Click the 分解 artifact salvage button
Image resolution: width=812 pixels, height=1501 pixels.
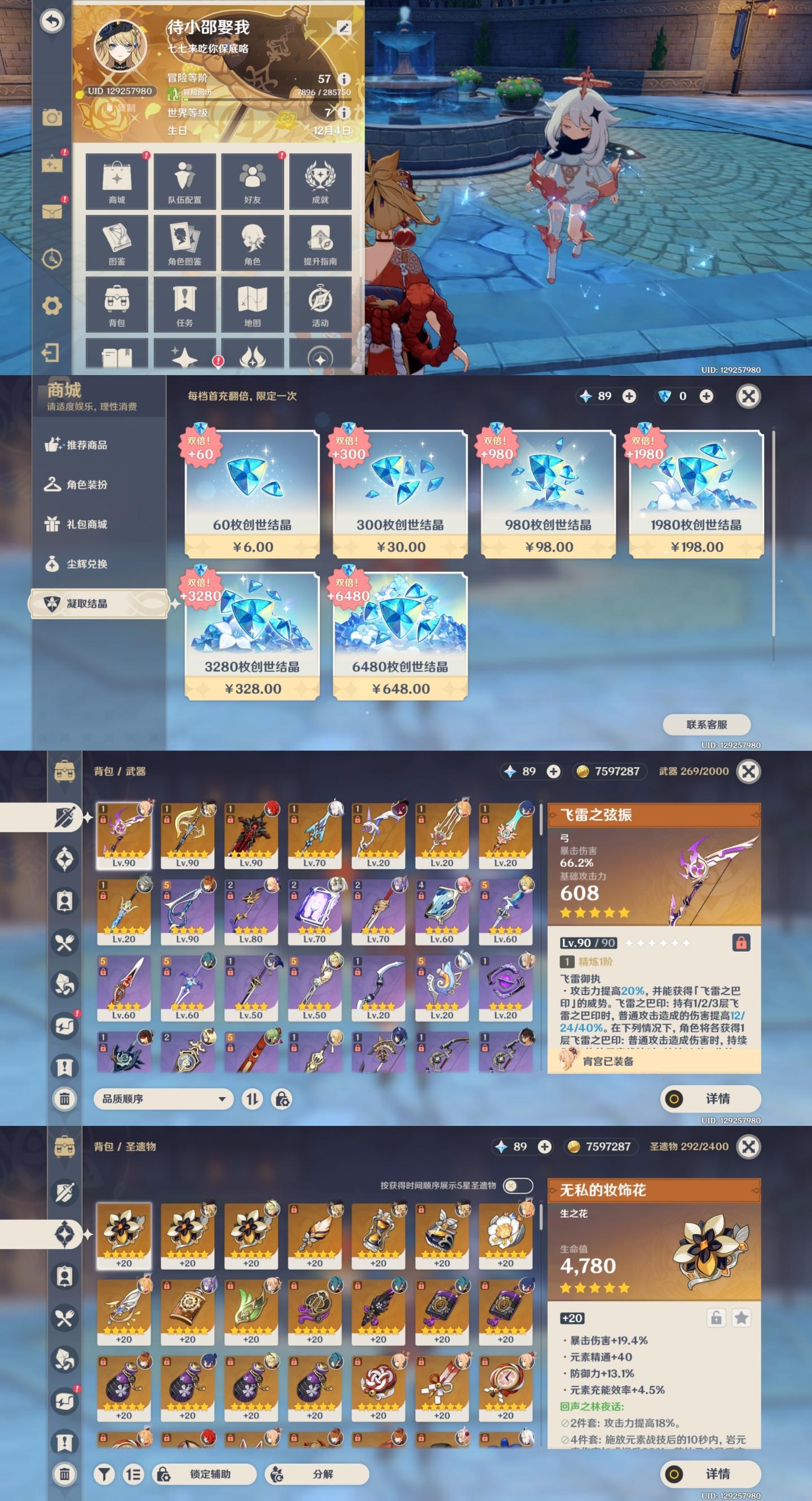[x=317, y=1474]
